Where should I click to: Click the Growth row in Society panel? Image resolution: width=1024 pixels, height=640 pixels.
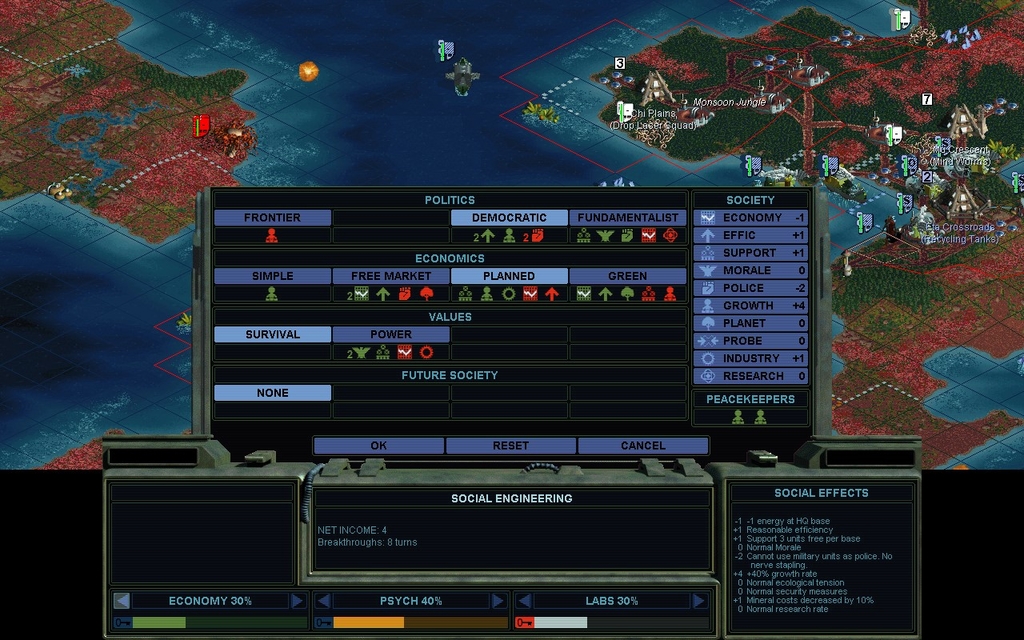click(x=750, y=306)
